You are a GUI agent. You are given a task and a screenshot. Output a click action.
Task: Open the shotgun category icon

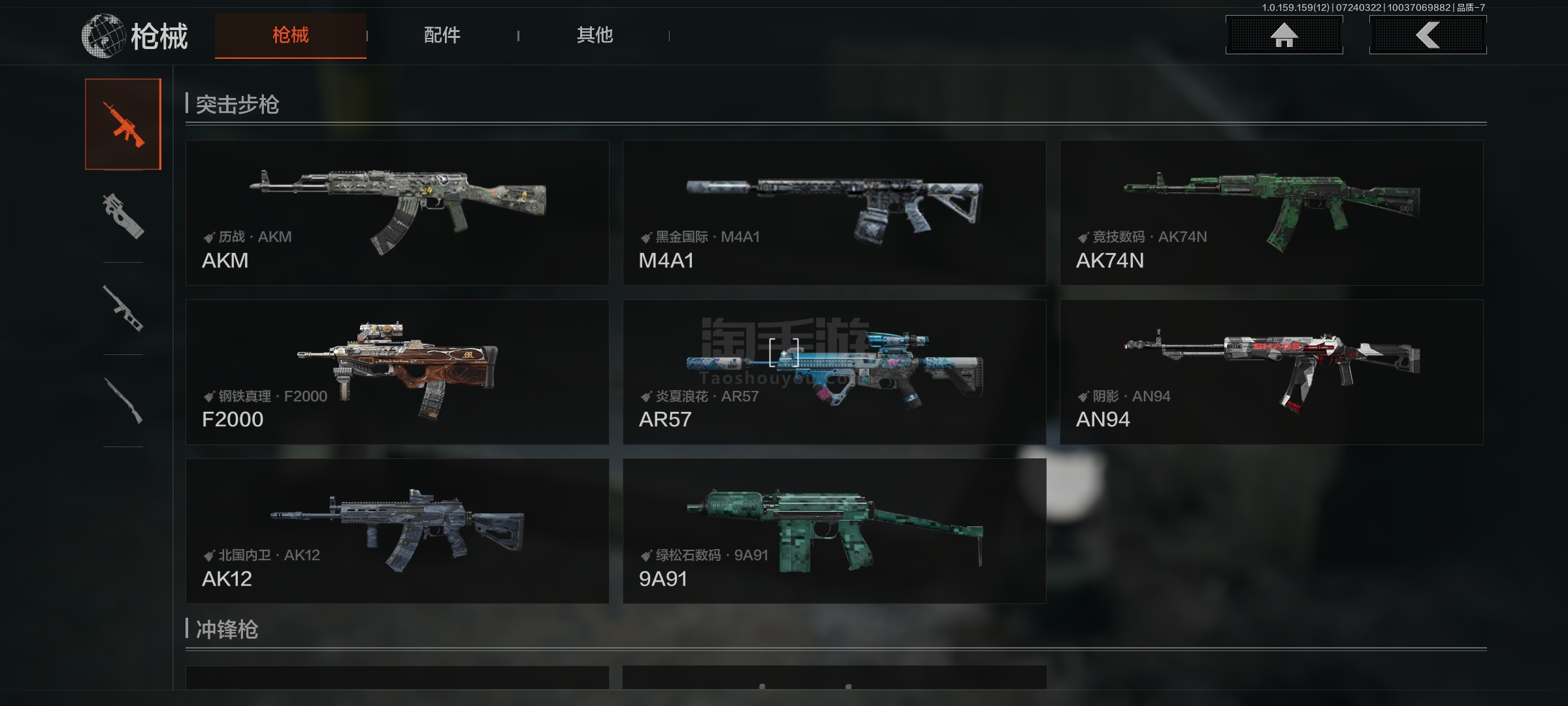(x=123, y=401)
